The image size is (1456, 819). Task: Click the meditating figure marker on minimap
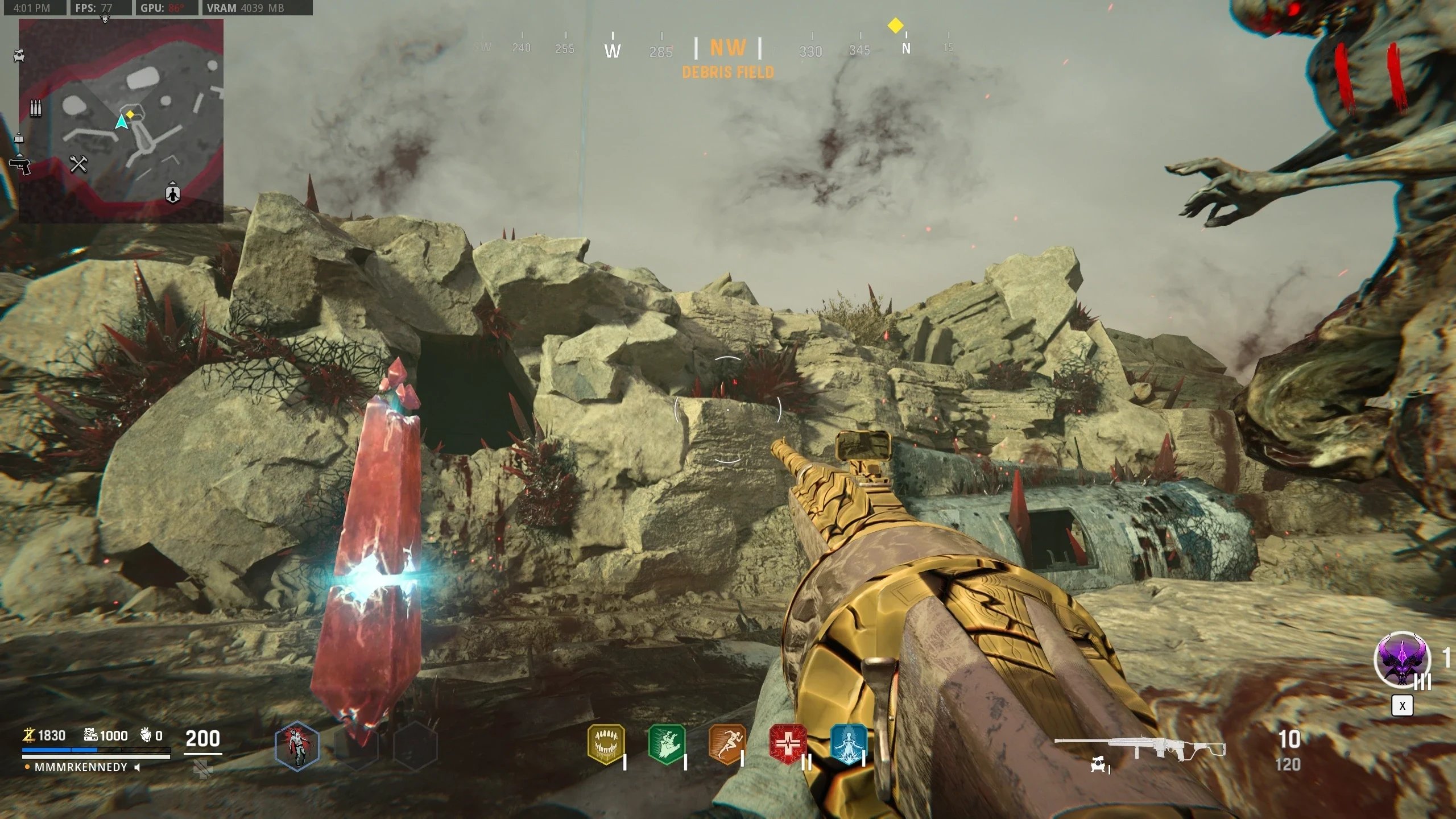[x=172, y=193]
